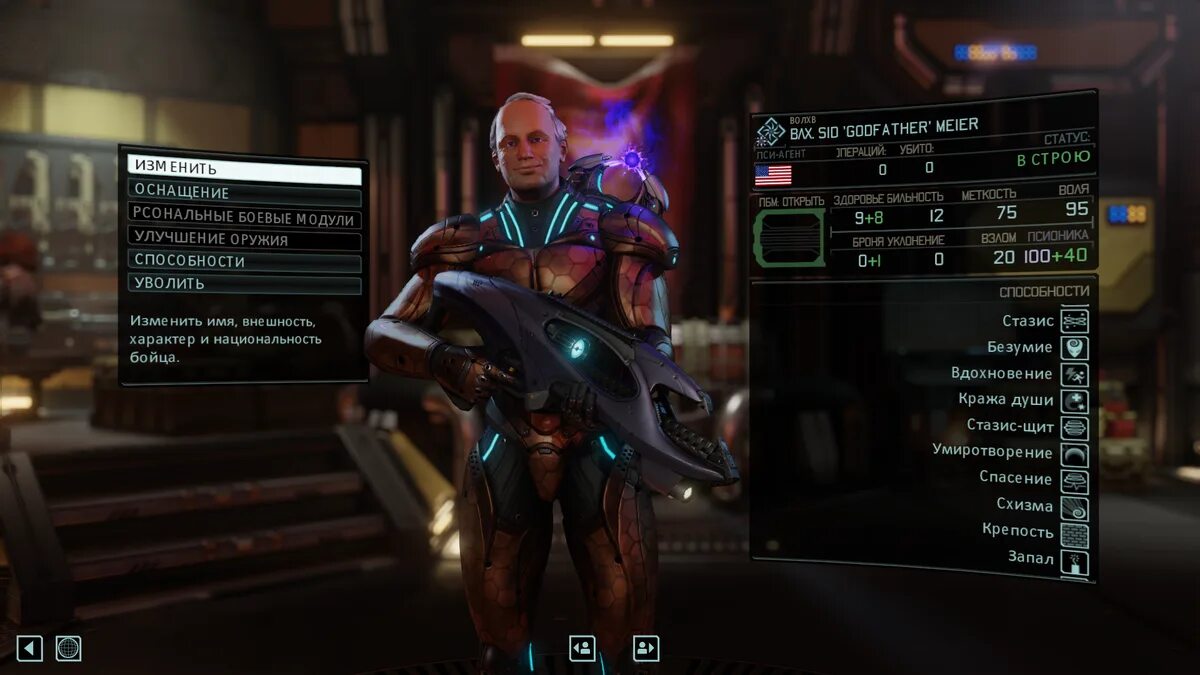
Task: Click the Кража души ability icon
Action: click(x=1074, y=401)
